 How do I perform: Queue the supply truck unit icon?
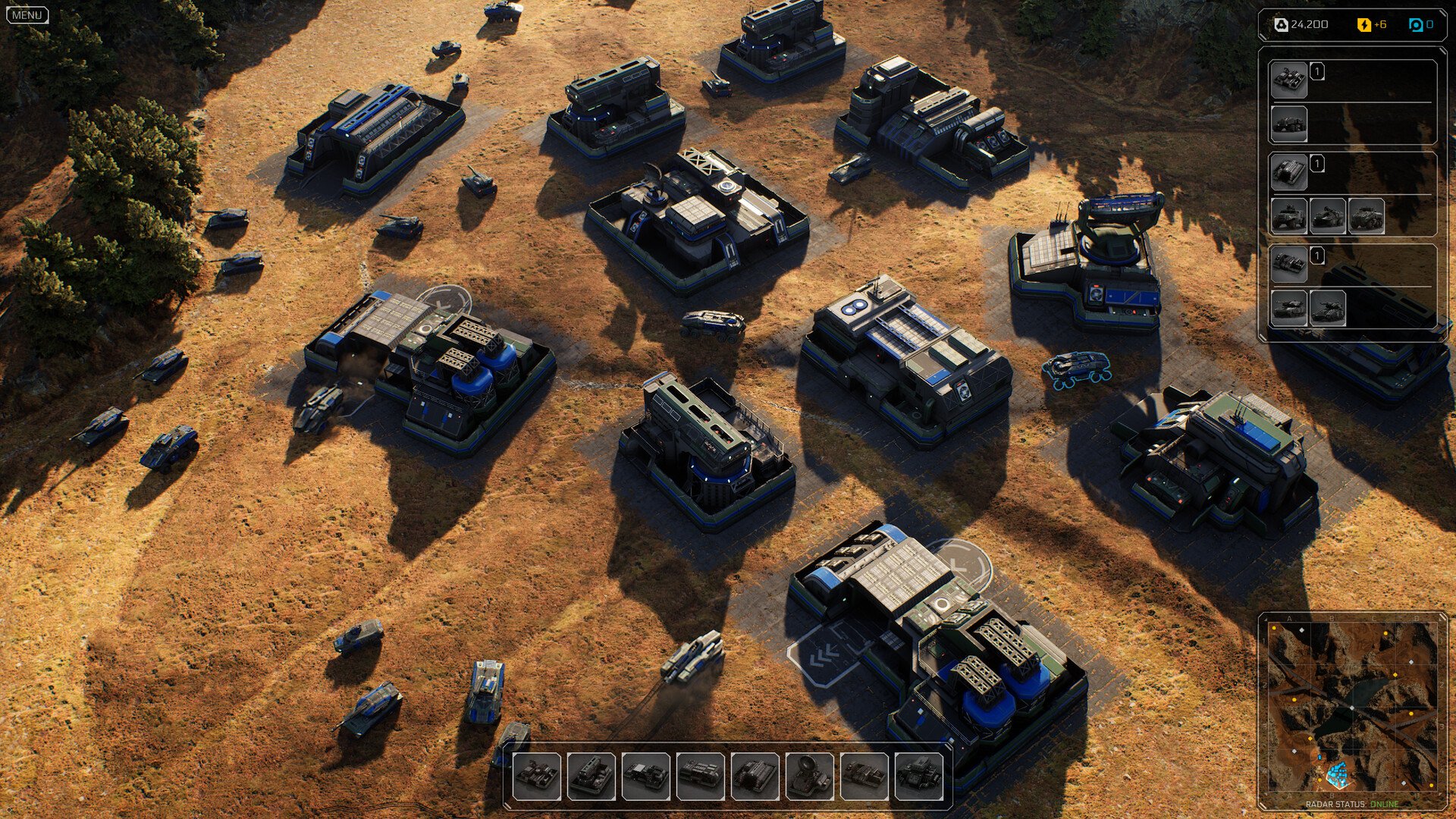tap(1288, 124)
